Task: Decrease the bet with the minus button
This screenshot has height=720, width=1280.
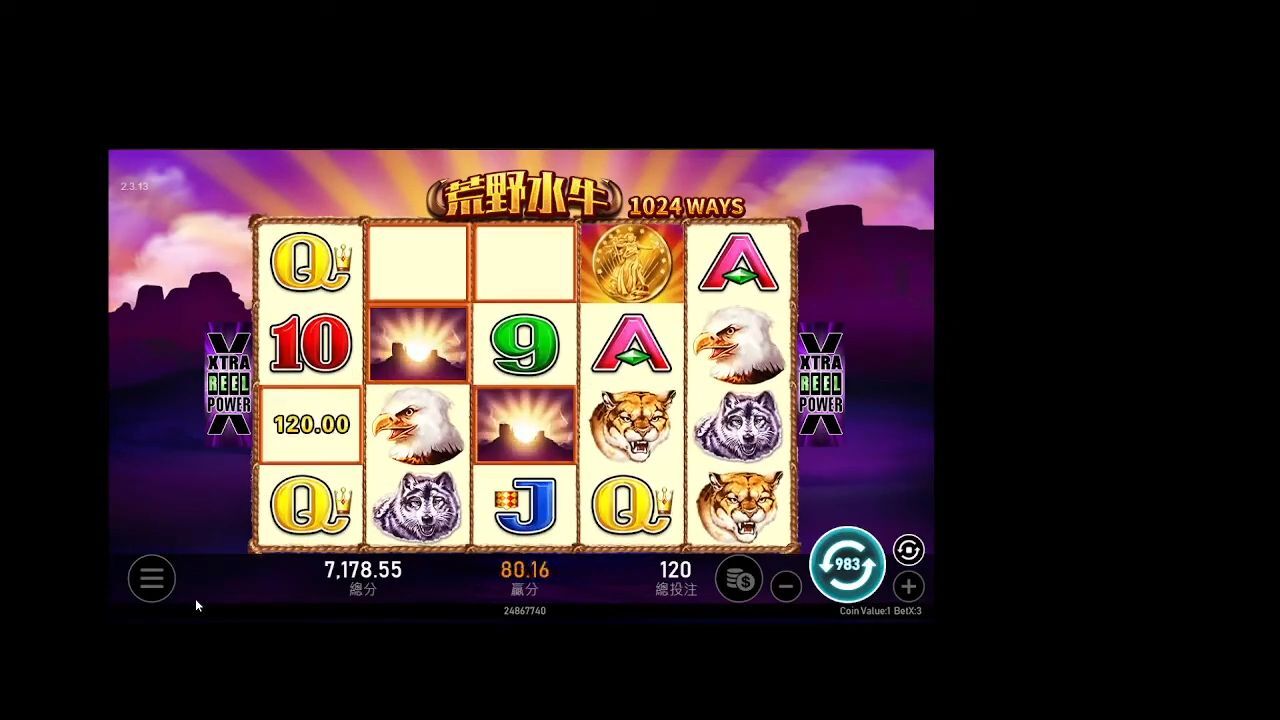Action: (x=786, y=587)
